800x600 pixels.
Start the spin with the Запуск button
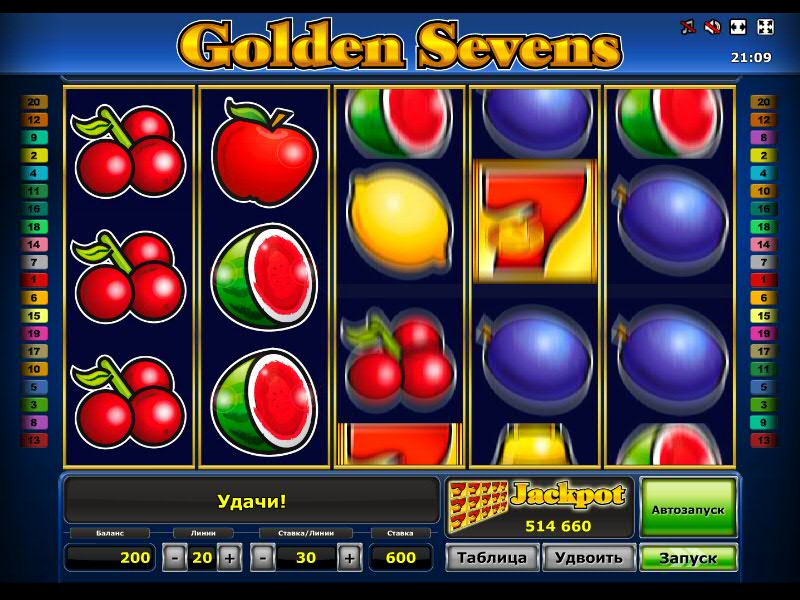pyautogui.click(x=688, y=558)
